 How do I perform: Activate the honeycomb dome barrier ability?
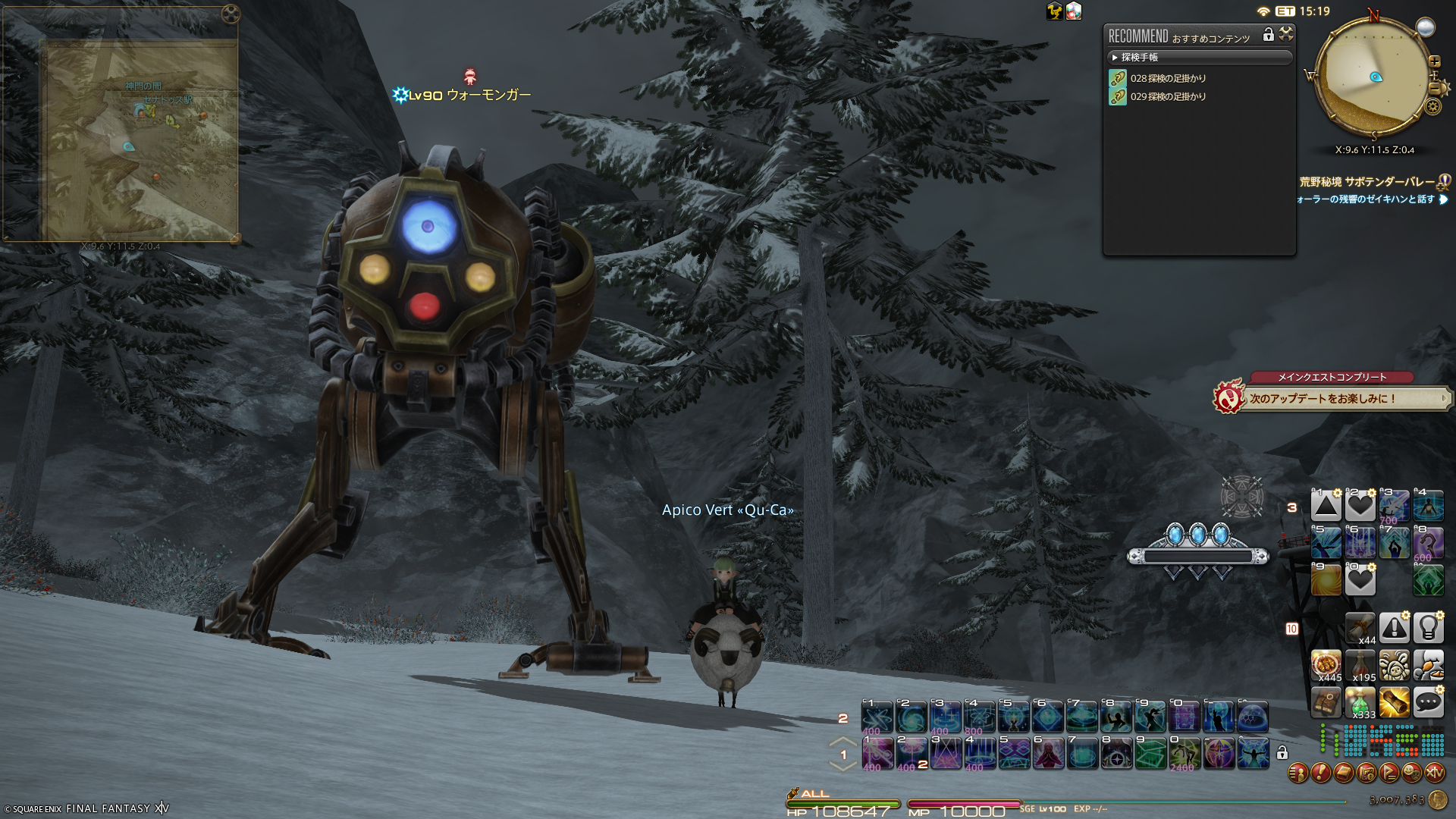pyautogui.click(x=1253, y=717)
